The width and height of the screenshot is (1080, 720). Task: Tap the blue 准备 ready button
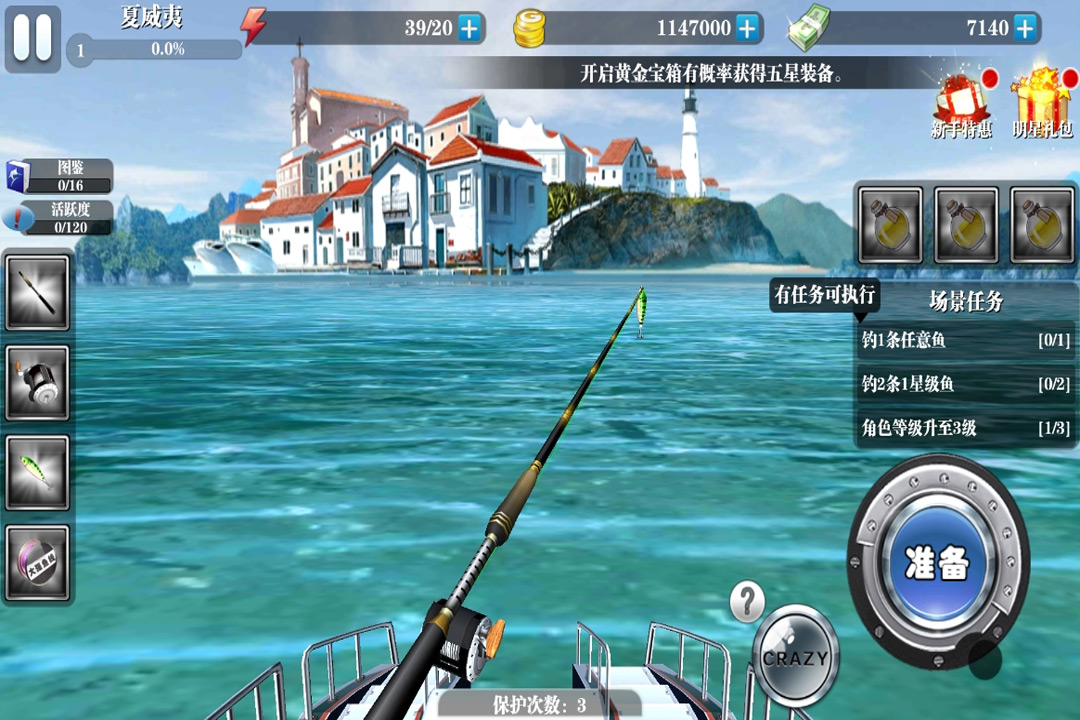coord(937,564)
